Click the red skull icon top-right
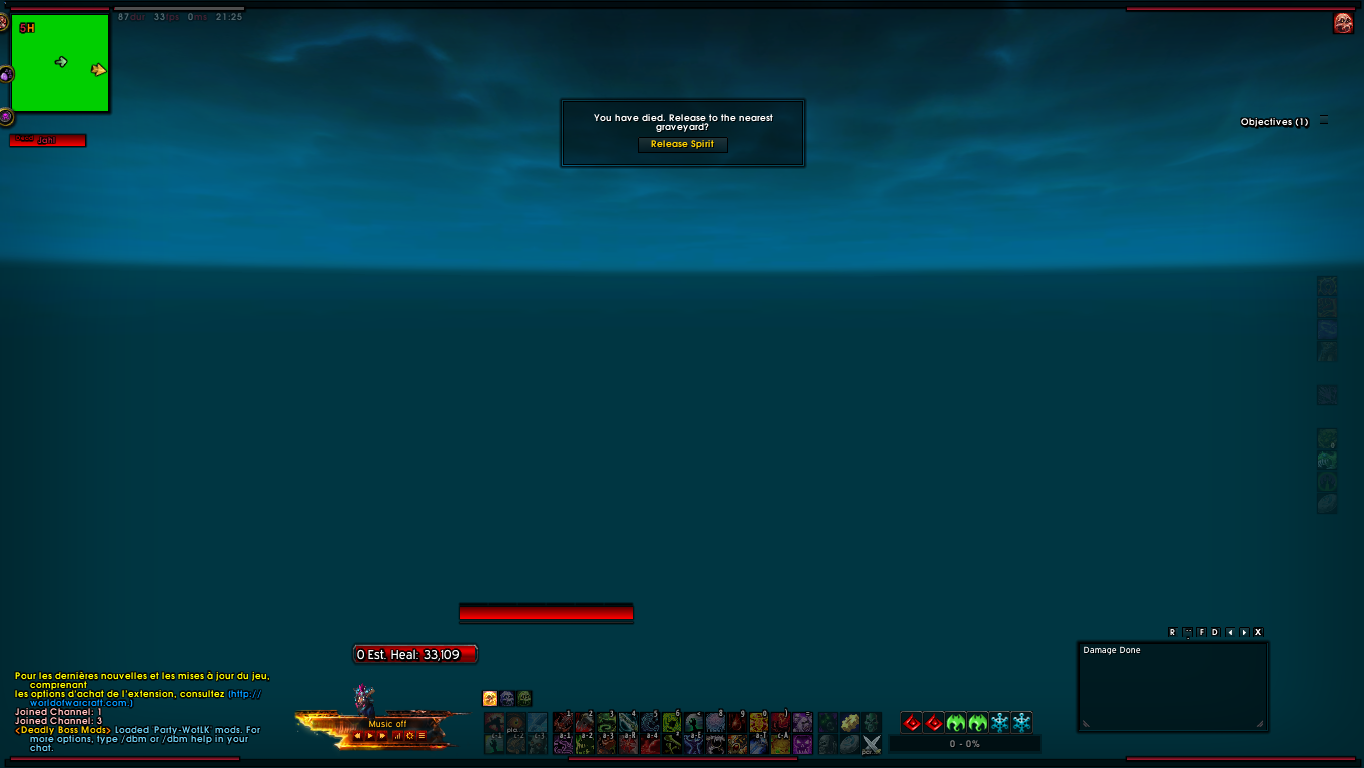 pyautogui.click(x=1343, y=23)
